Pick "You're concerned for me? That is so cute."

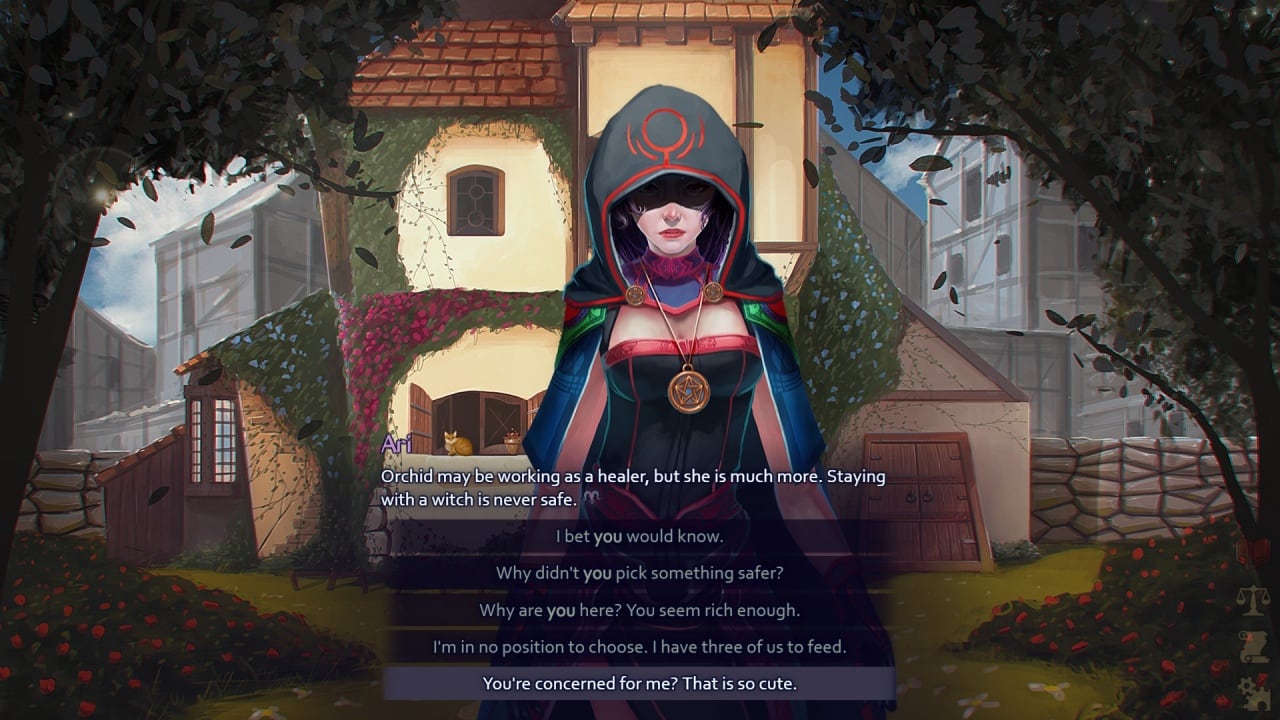pos(639,684)
